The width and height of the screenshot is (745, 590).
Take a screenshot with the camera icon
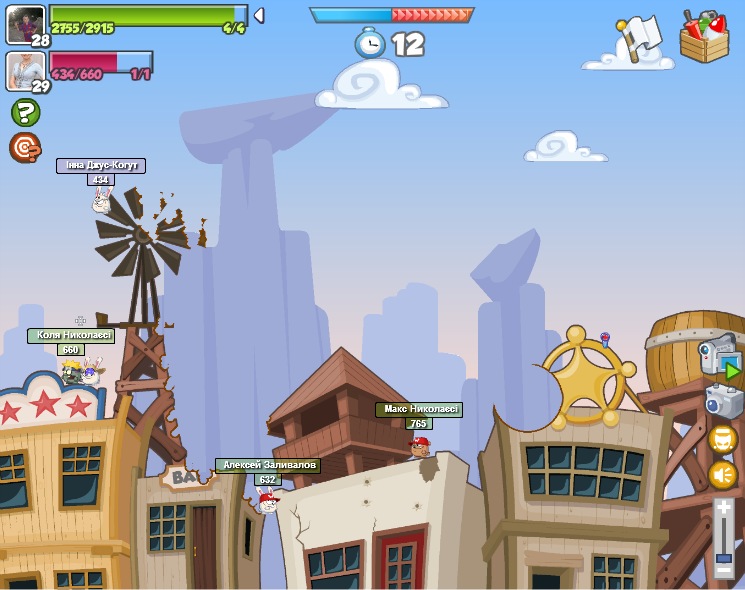tap(722, 401)
